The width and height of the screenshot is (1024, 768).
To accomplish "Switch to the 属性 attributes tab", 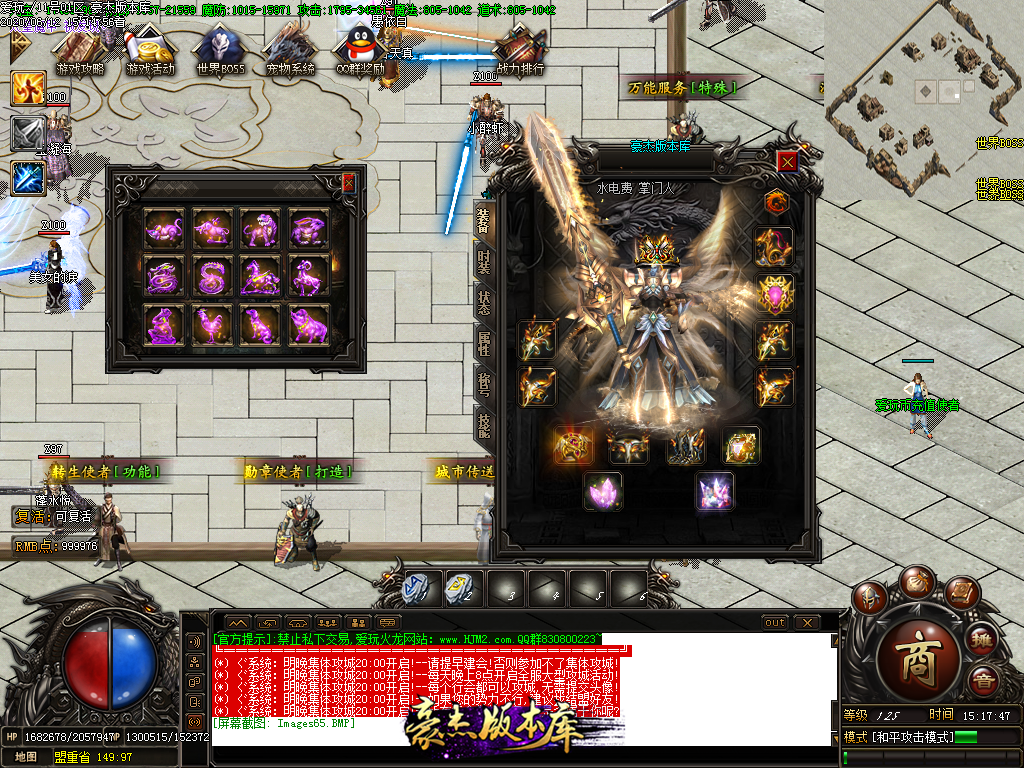I will (x=483, y=343).
